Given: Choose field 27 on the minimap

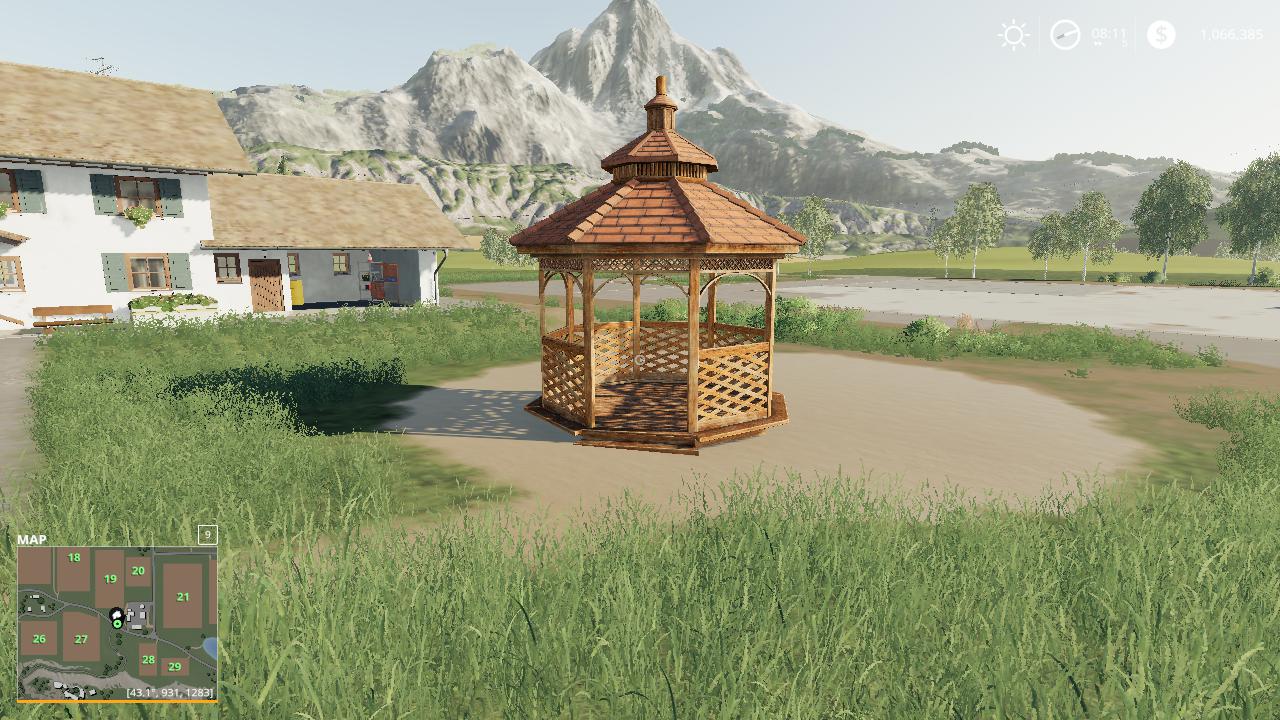Looking at the screenshot, I should point(81,639).
